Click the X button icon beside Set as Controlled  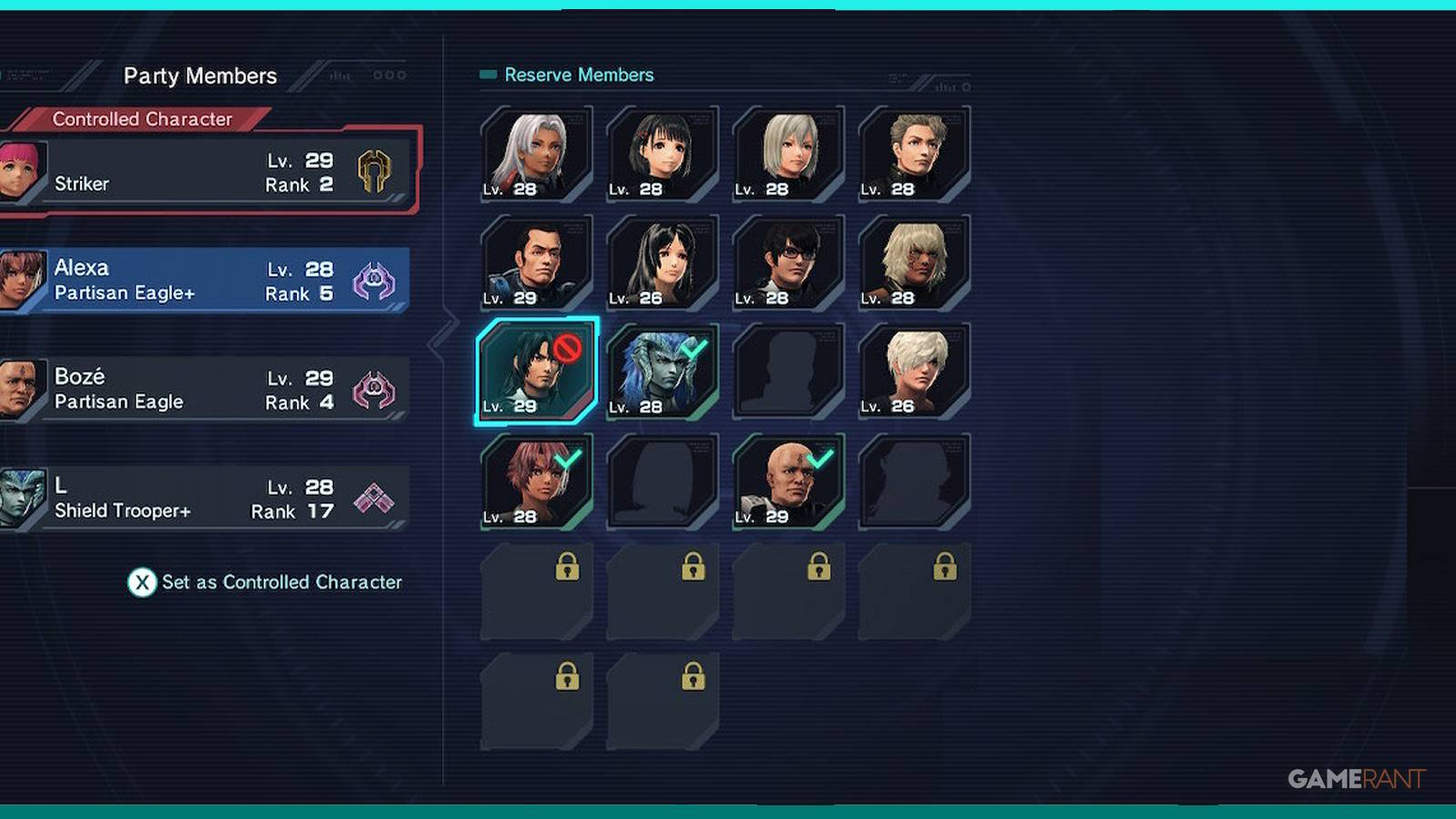(x=143, y=583)
